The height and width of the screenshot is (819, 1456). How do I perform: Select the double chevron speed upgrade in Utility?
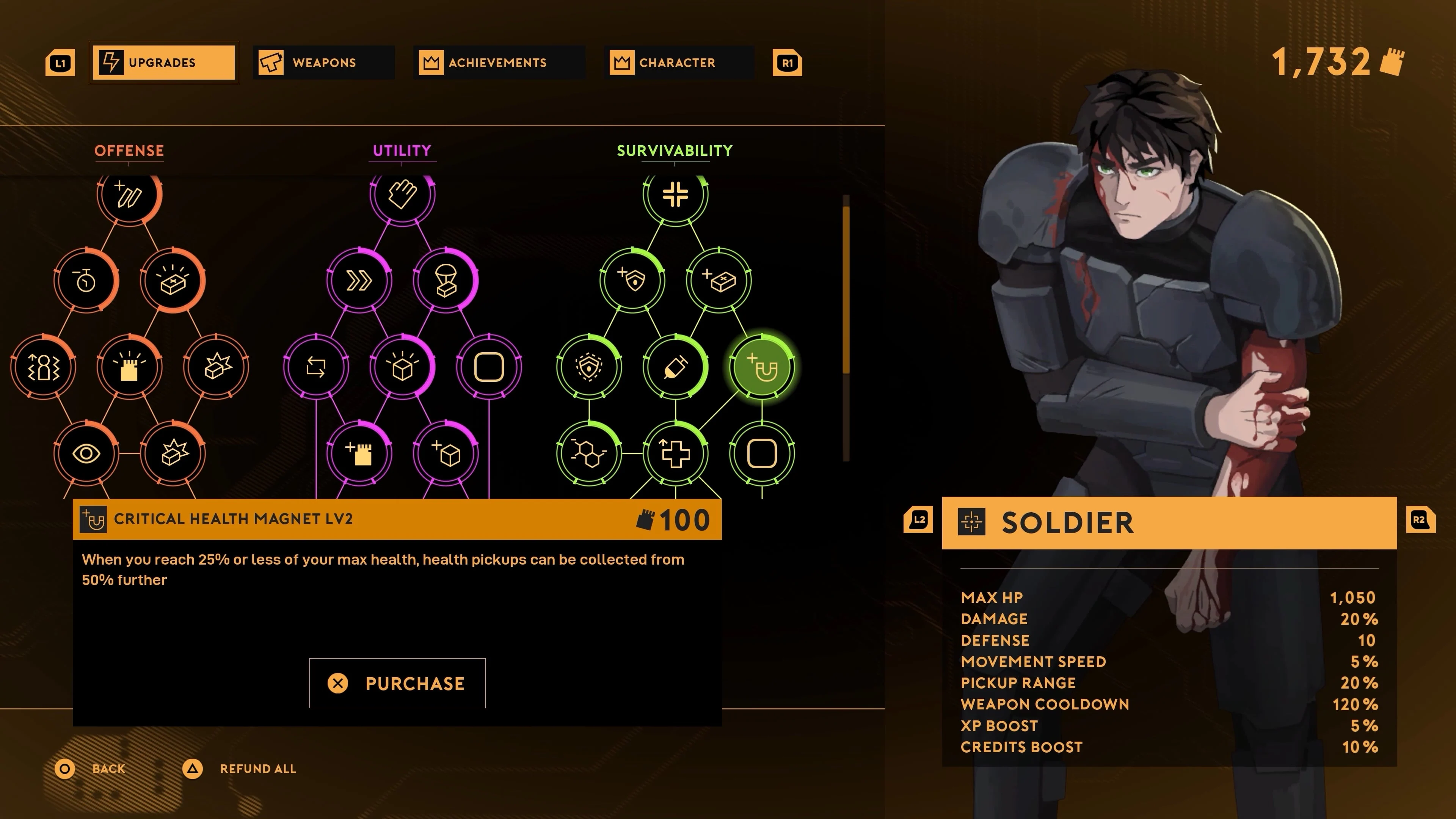click(359, 280)
